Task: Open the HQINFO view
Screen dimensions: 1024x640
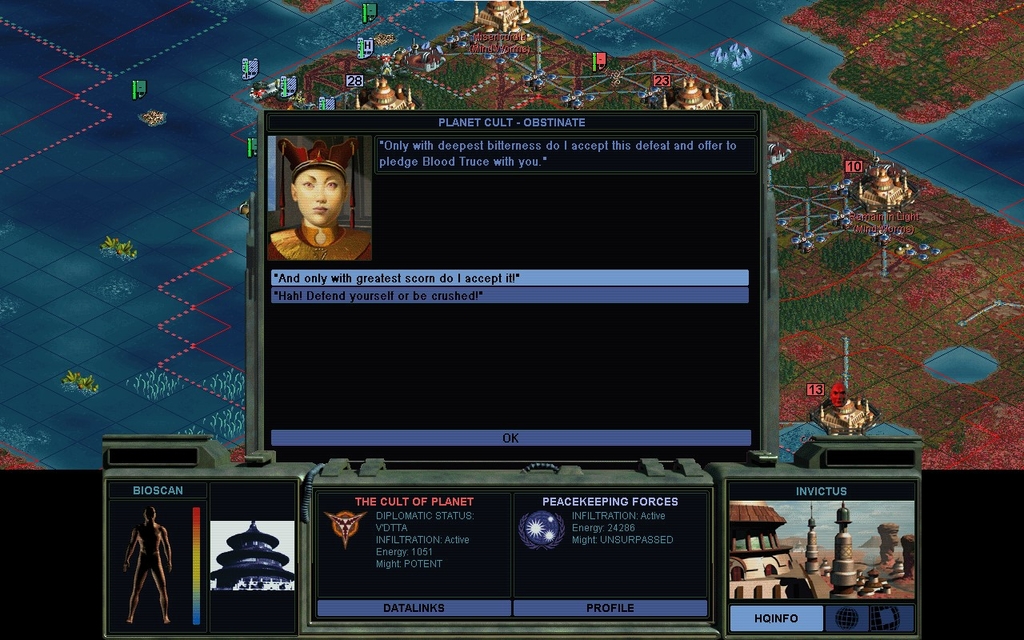Action: (x=776, y=619)
